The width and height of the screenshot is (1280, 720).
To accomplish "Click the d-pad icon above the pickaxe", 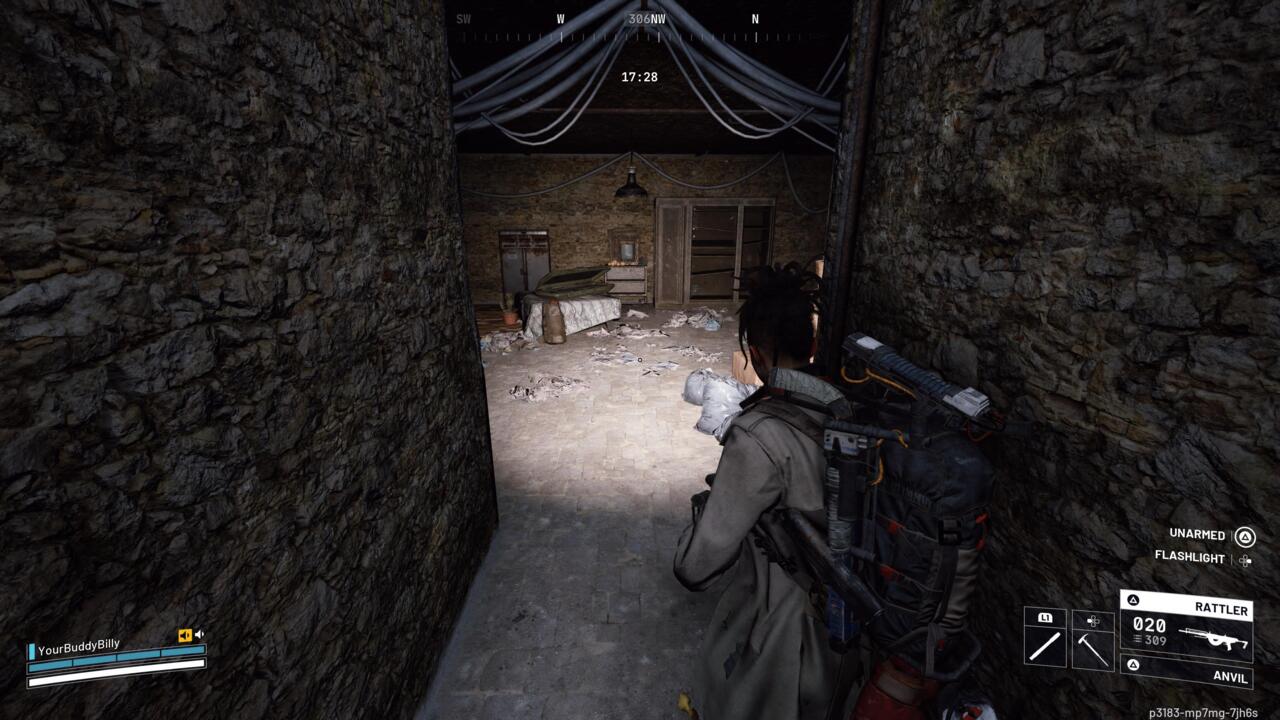I will [x=1092, y=621].
